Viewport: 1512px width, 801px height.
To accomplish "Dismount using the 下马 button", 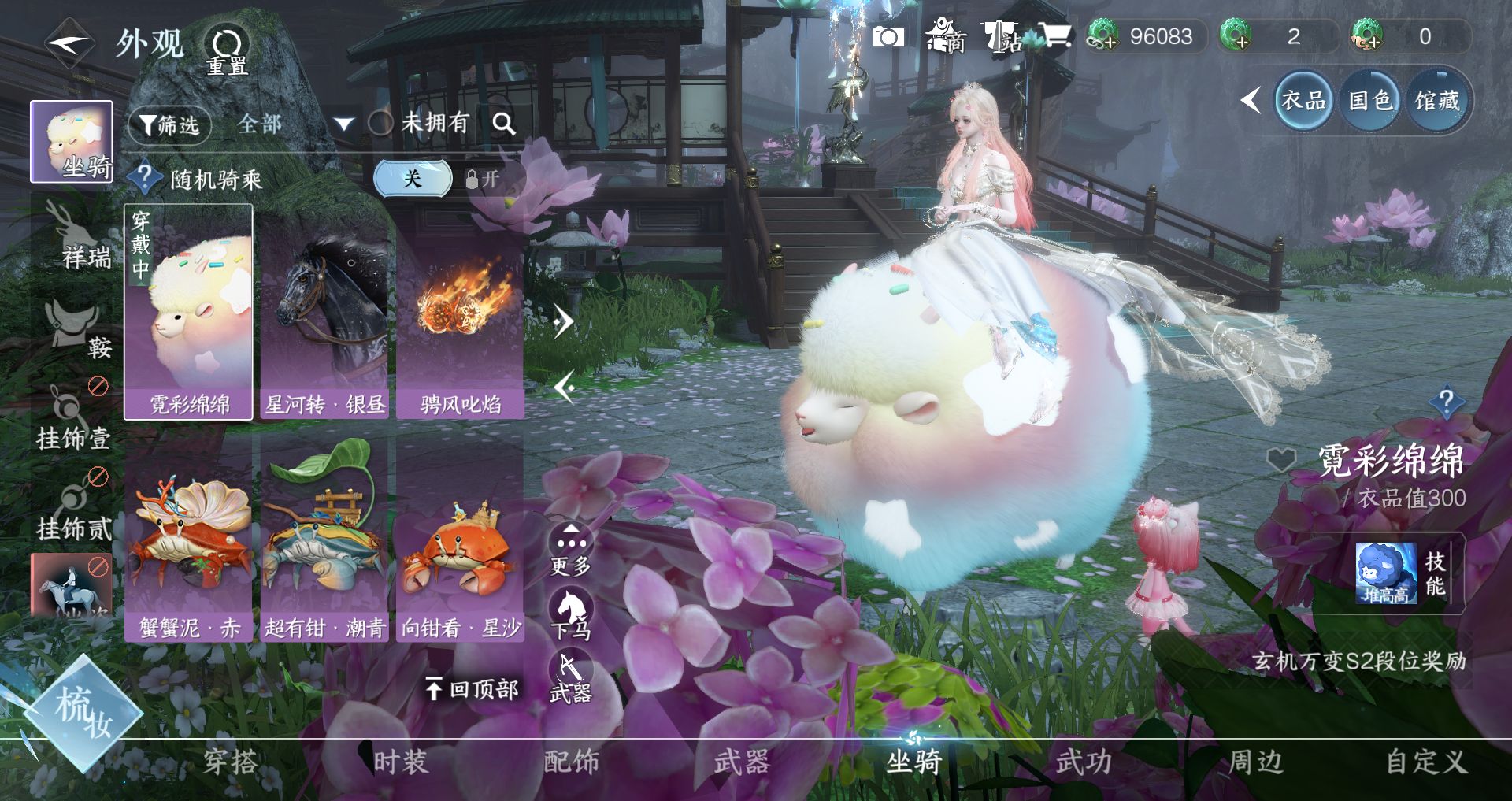I will [x=571, y=614].
